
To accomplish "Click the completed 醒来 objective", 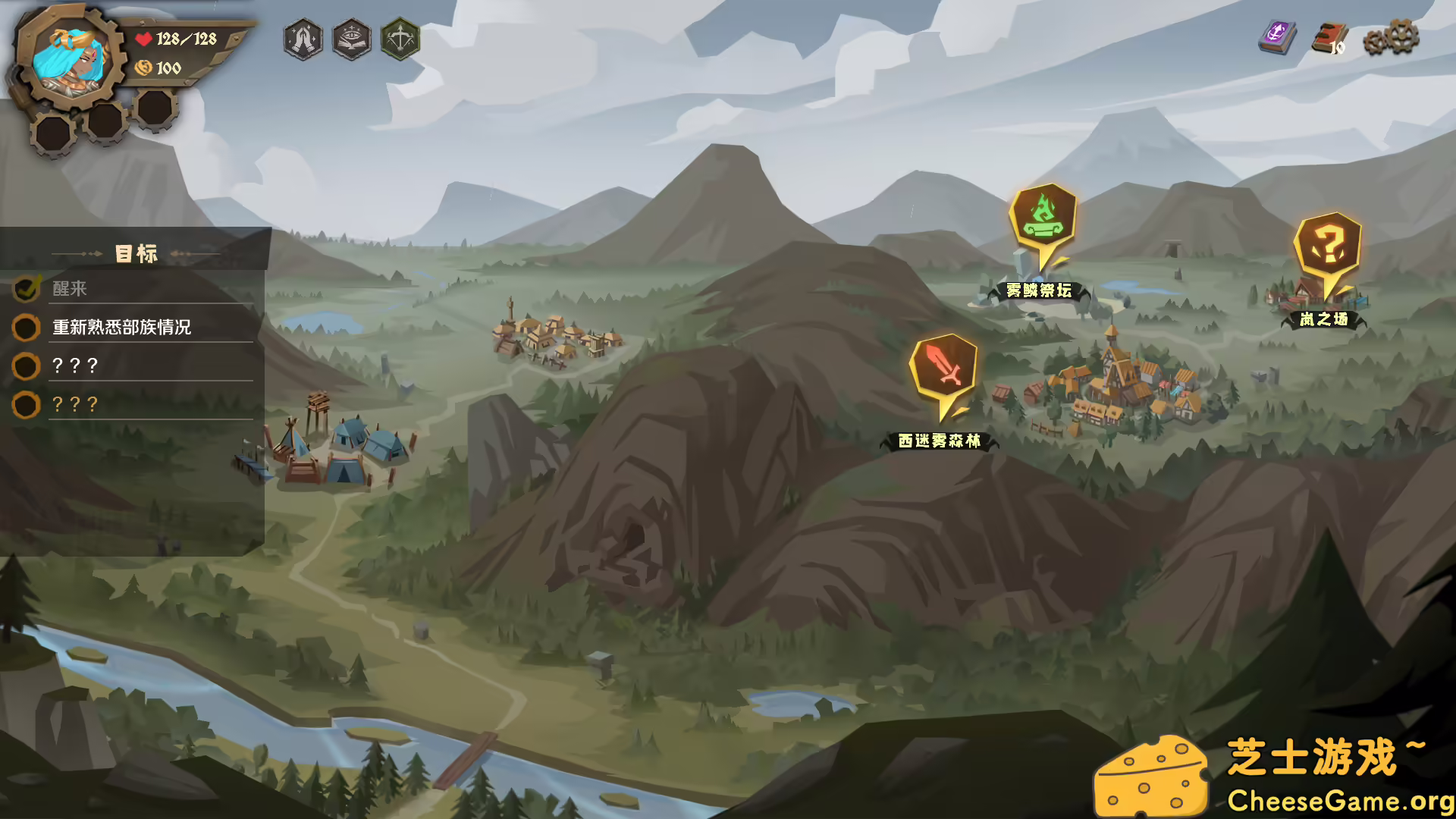I will 70,289.
